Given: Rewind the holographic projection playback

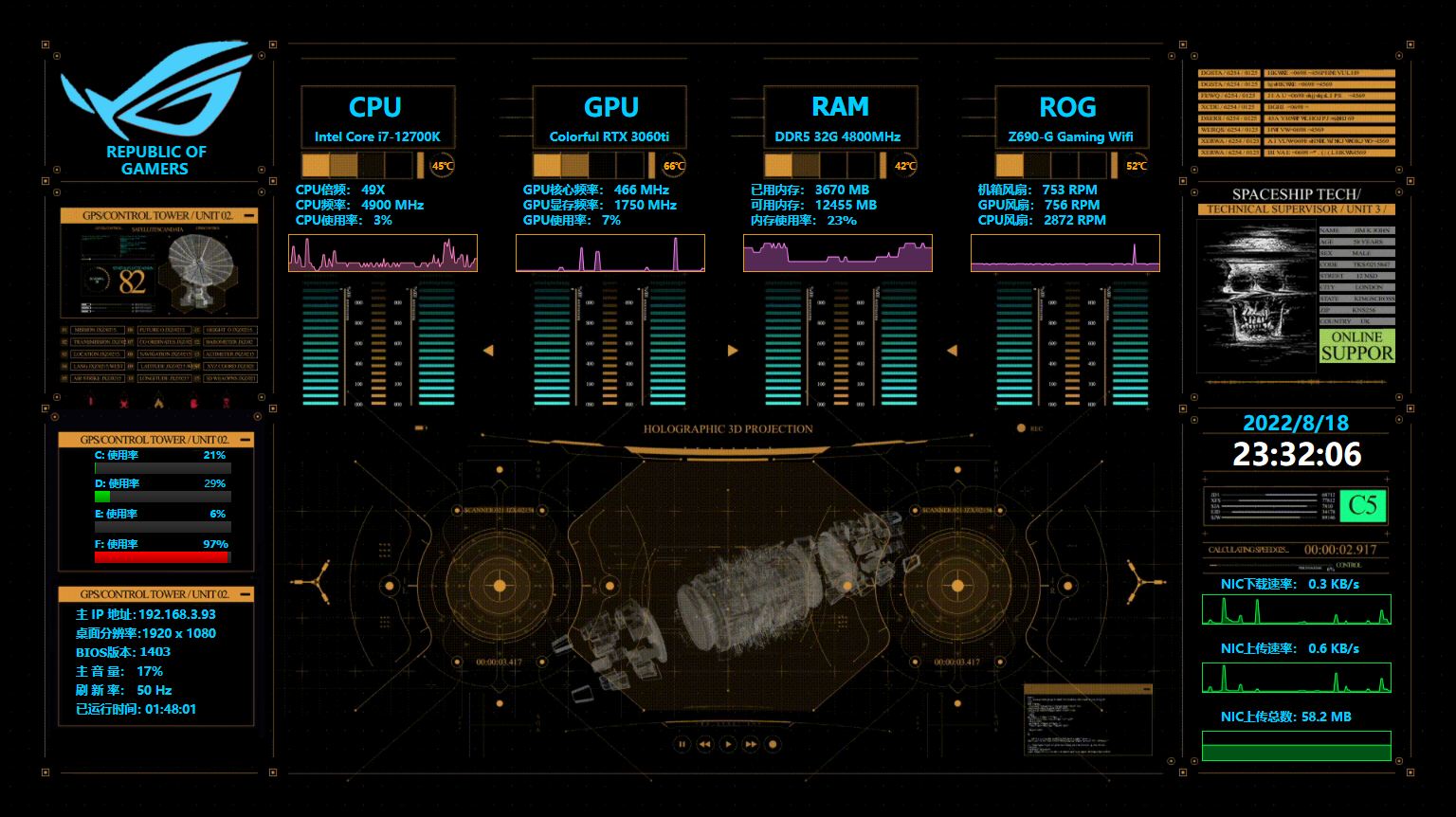Looking at the screenshot, I should [x=704, y=744].
